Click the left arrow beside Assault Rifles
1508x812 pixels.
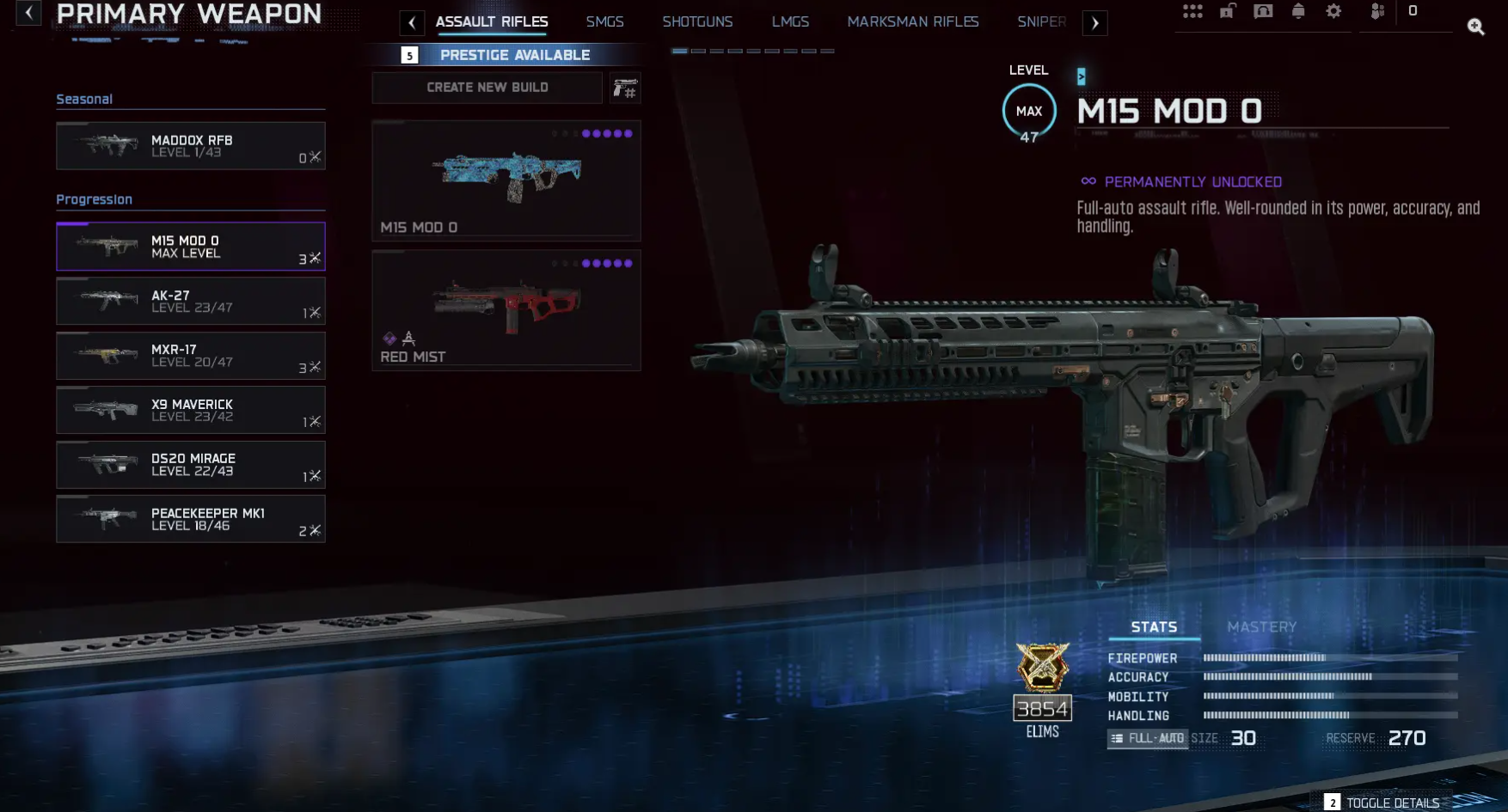pos(412,22)
